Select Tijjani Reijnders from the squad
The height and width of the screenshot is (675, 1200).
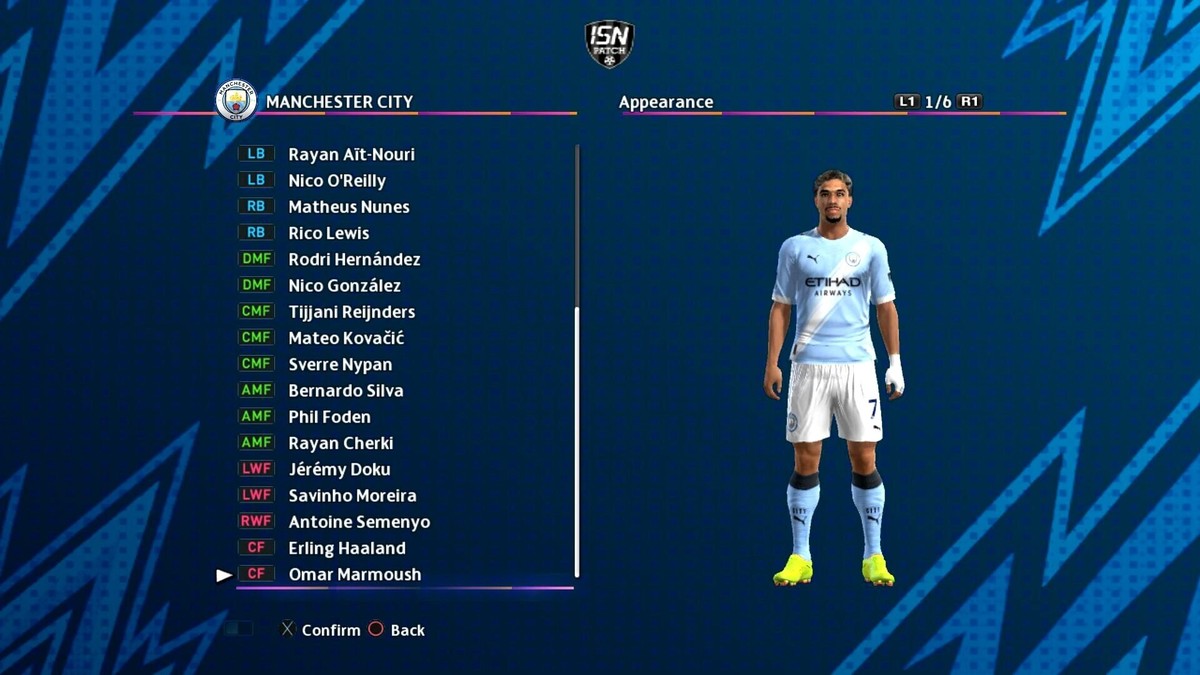[x=351, y=312]
